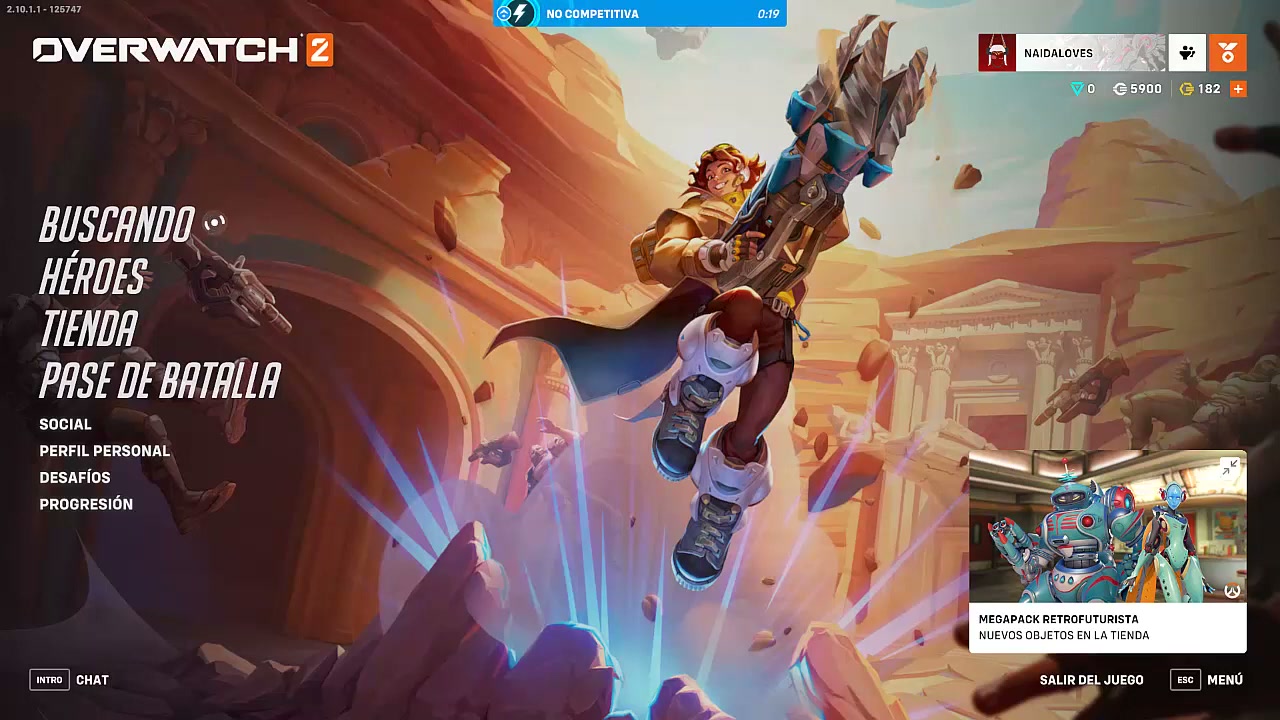View the DESAFÍOS challenges page
Screen dimensions: 1280x720
[74, 477]
